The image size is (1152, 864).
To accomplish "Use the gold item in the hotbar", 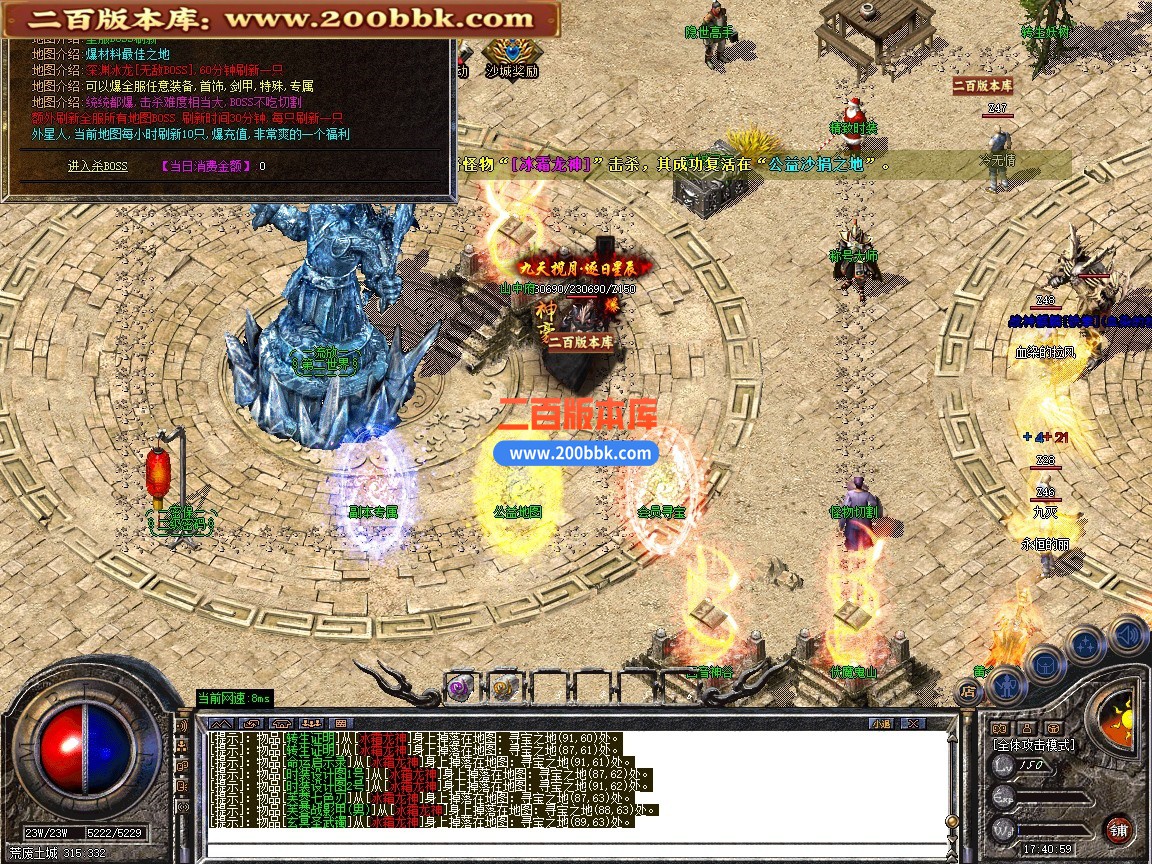I will (502, 687).
